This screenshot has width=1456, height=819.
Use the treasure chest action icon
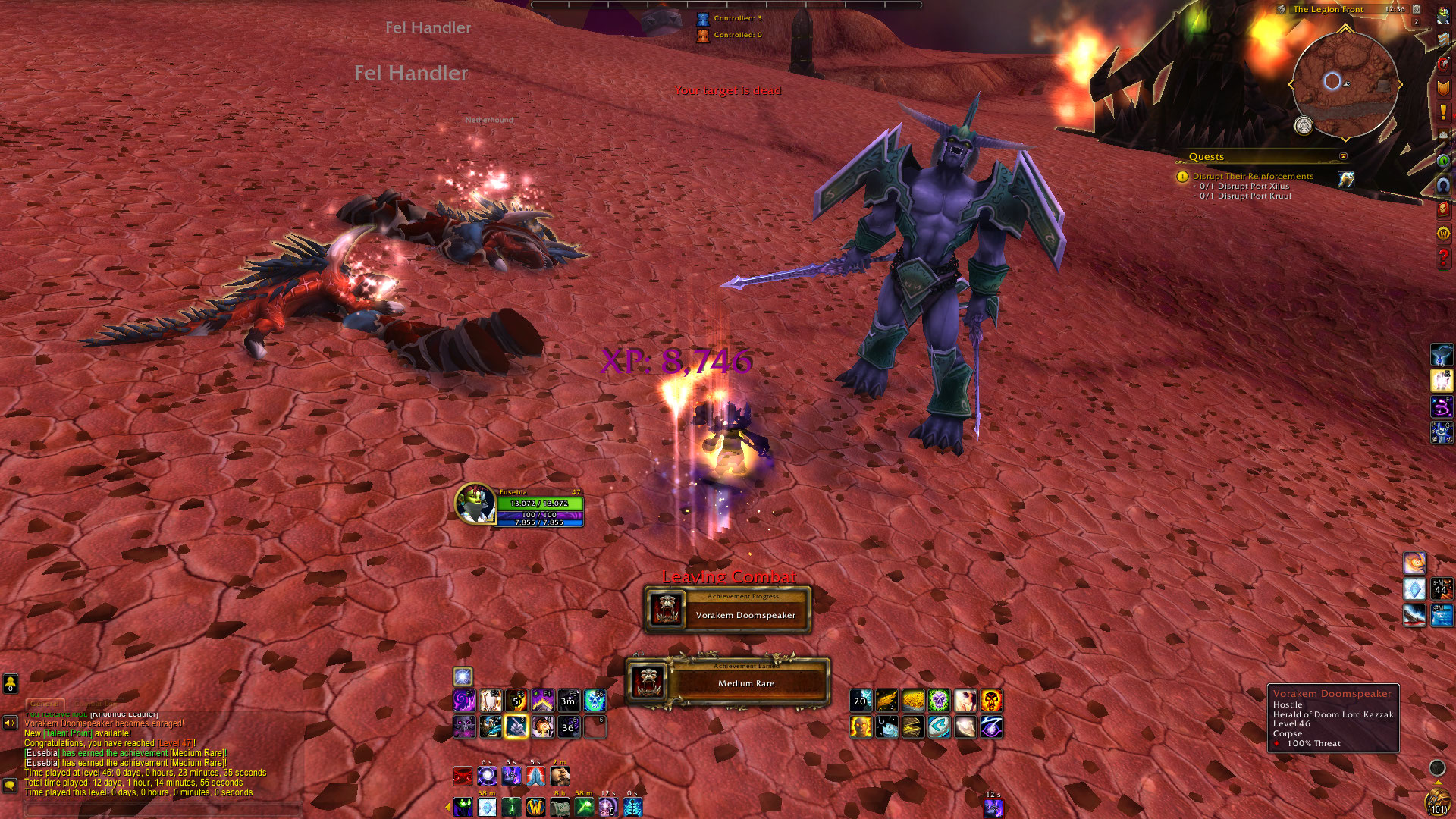coord(913,726)
